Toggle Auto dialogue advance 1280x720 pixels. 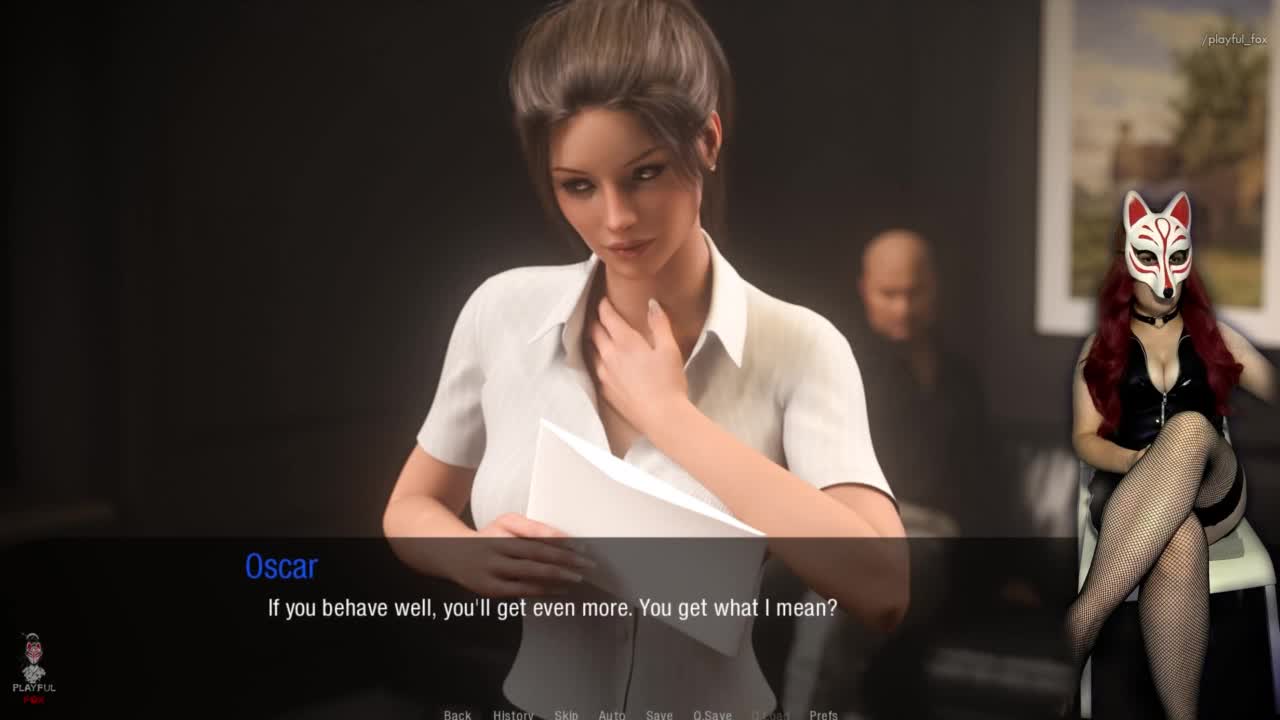[612, 715]
